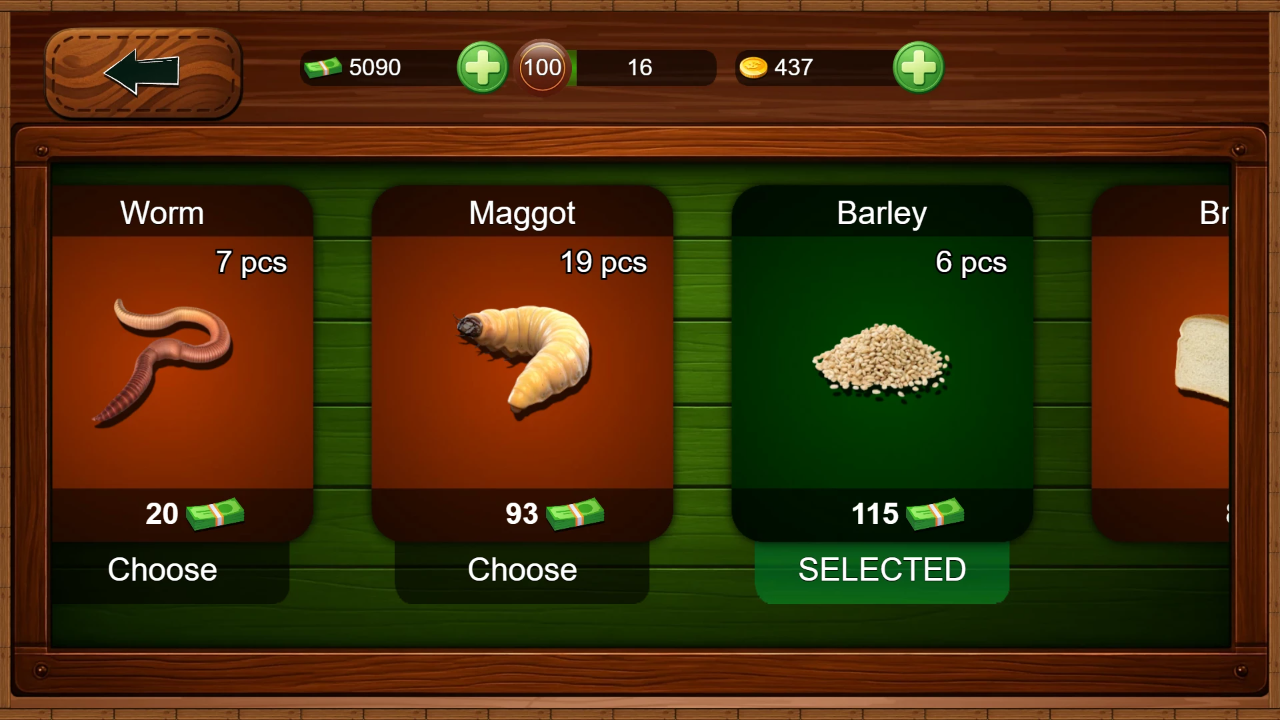Click the barley grain pile image
This screenshot has width=1280, height=720.
tap(882, 360)
